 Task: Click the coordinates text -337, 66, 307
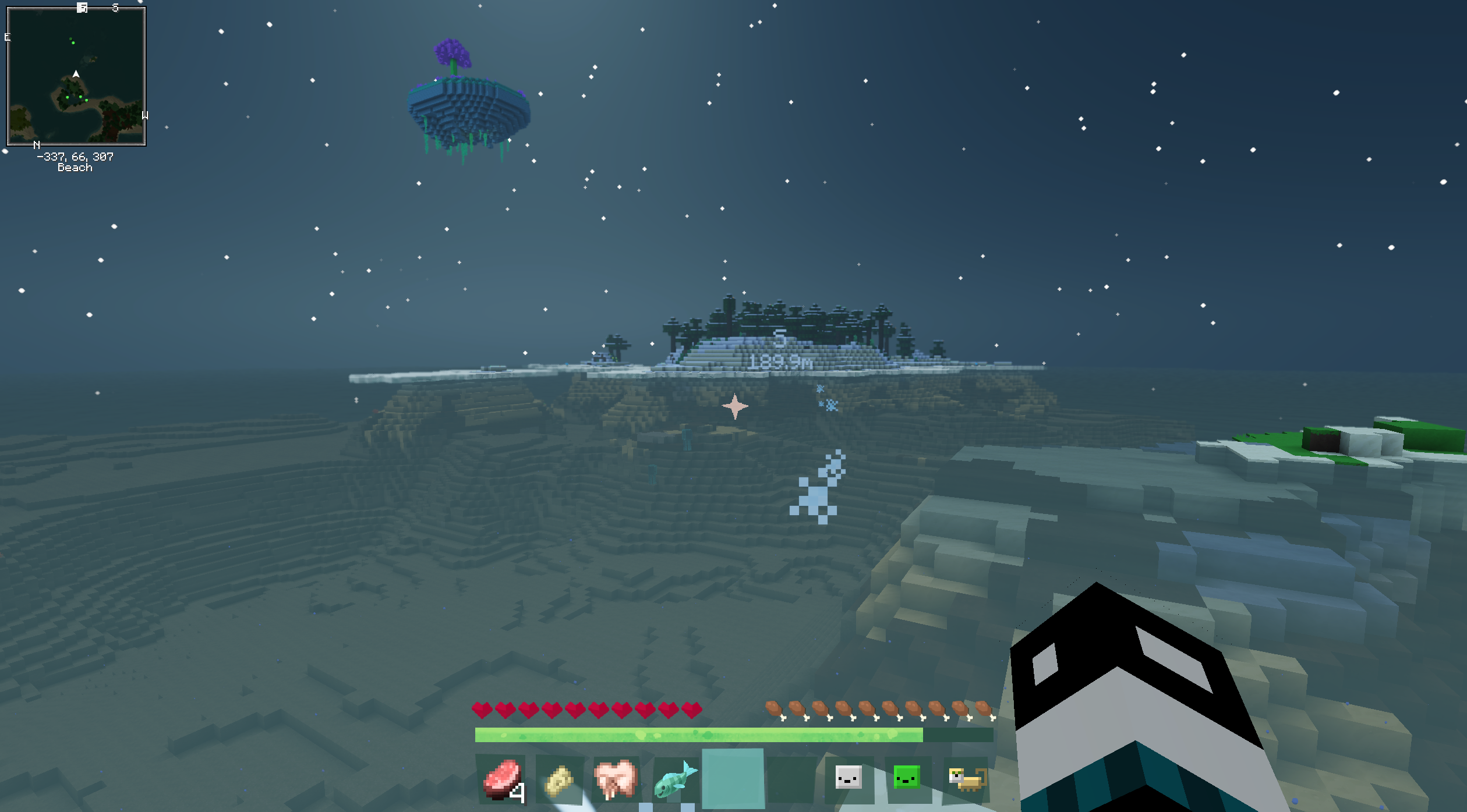[75, 156]
